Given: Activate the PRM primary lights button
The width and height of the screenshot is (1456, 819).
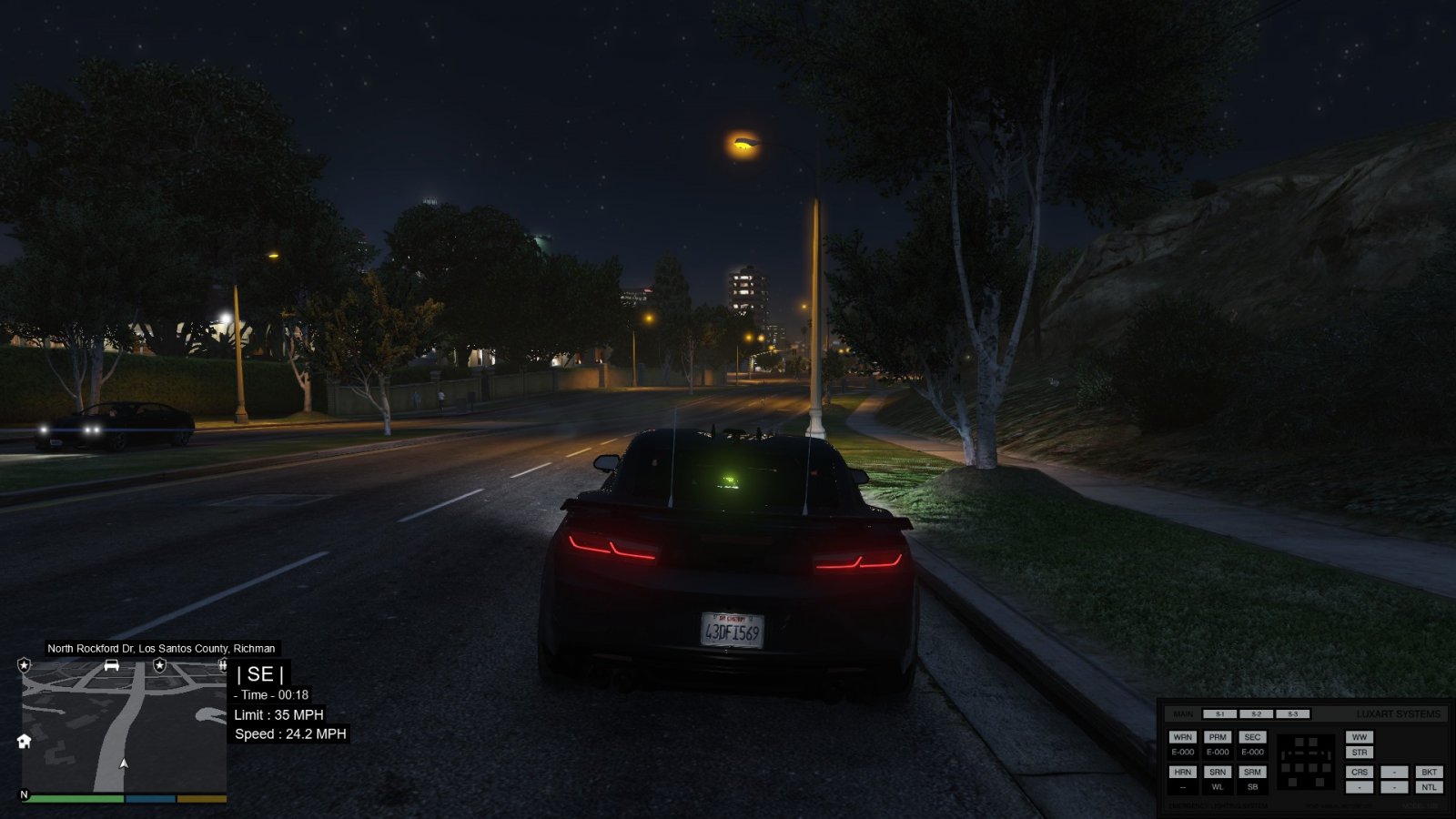Looking at the screenshot, I should [1218, 737].
